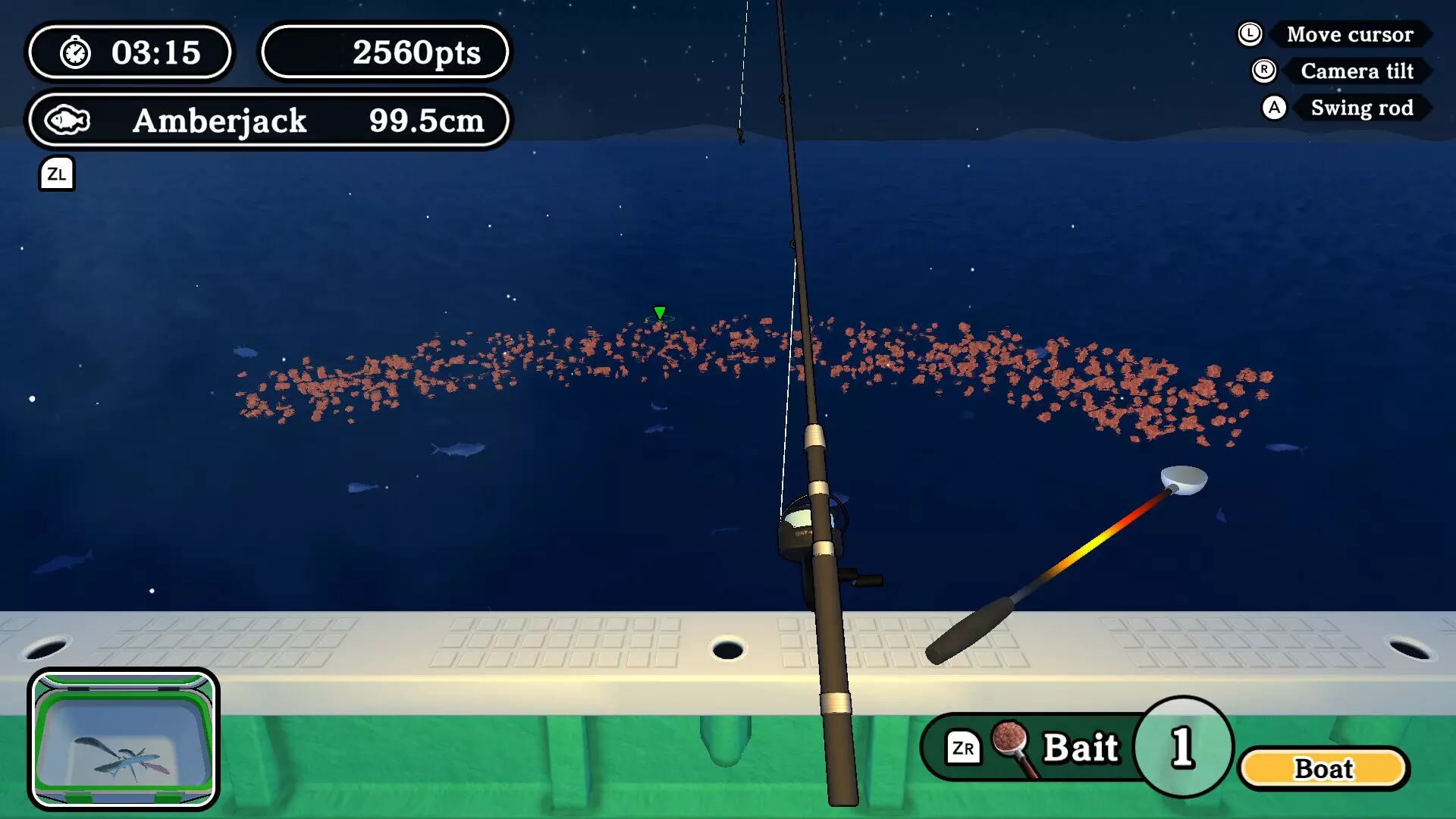The height and width of the screenshot is (819, 1456).
Task: Toggle the Camera tilt control prompt
Action: coord(1357,71)
